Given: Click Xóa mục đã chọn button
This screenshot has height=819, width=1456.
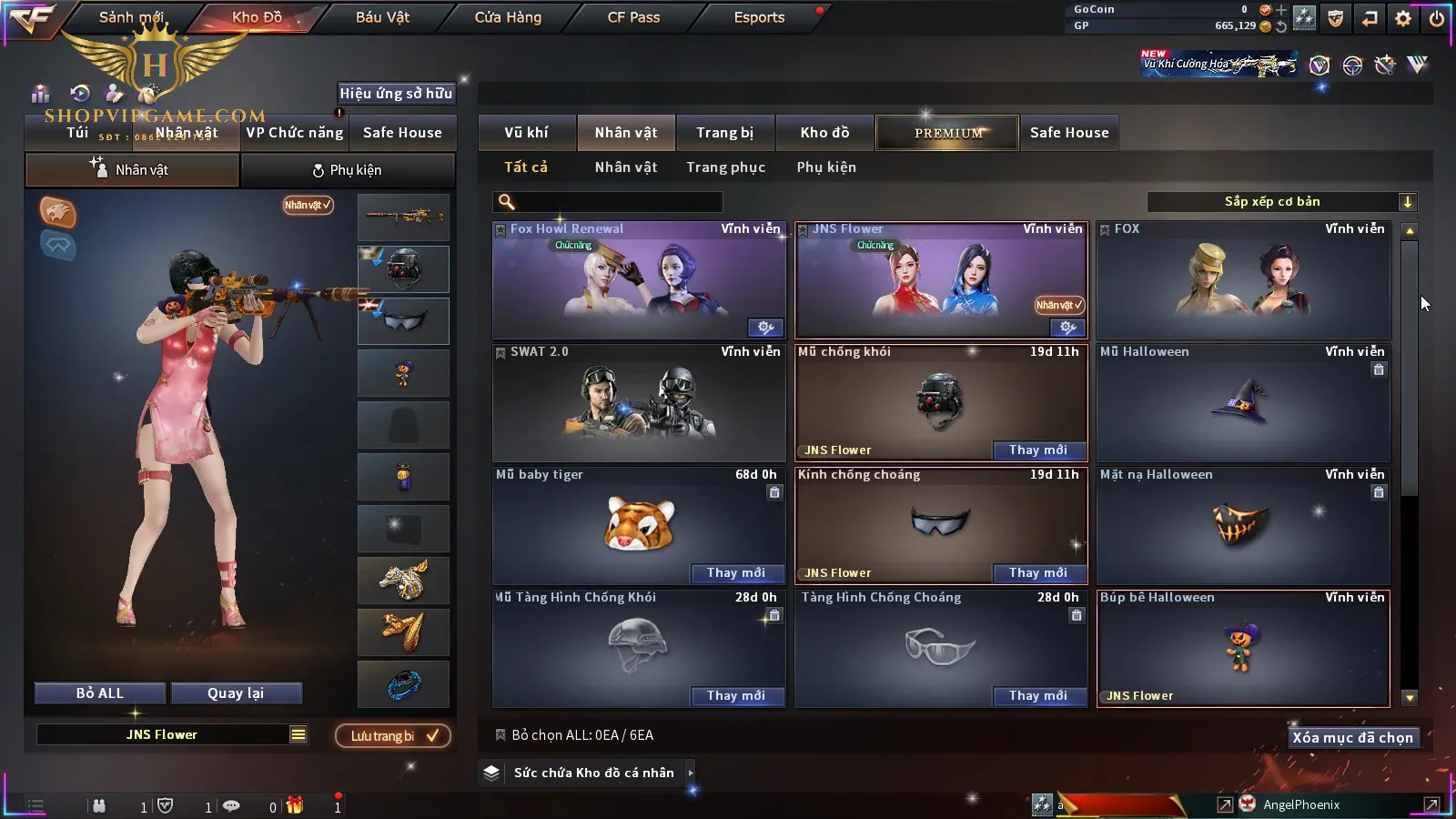Looking at the screenshot, I should pyautogui.click(x=1352, y=738).
